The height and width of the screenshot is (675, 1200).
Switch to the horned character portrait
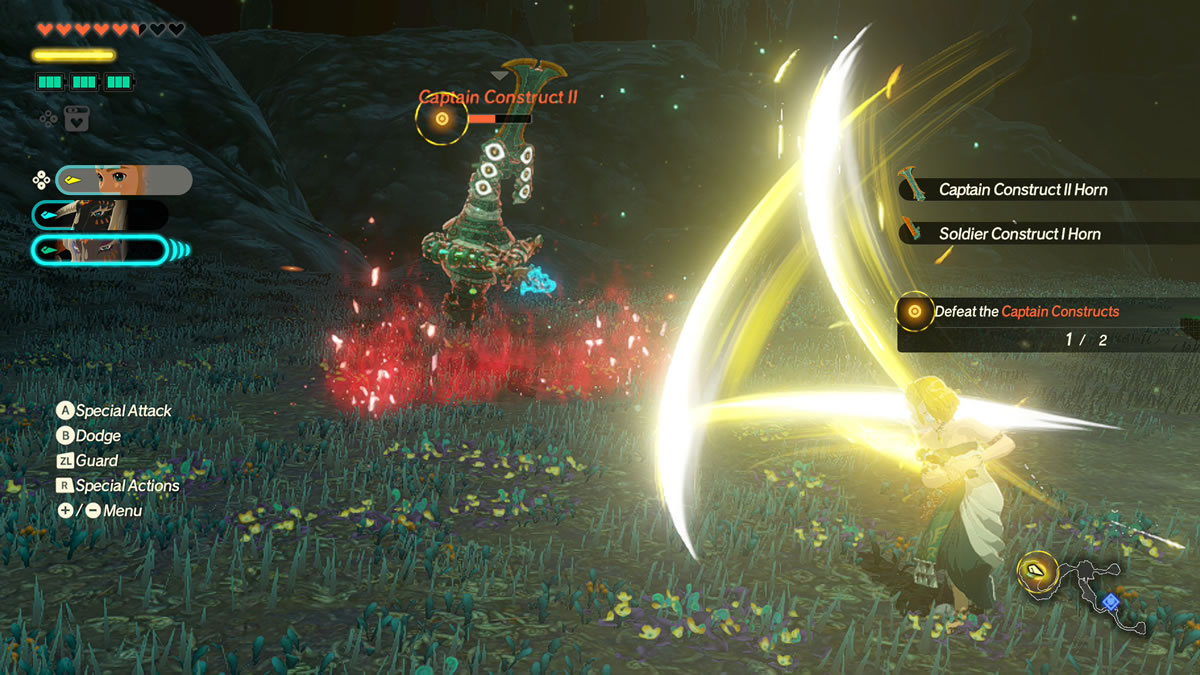point(100,215)
